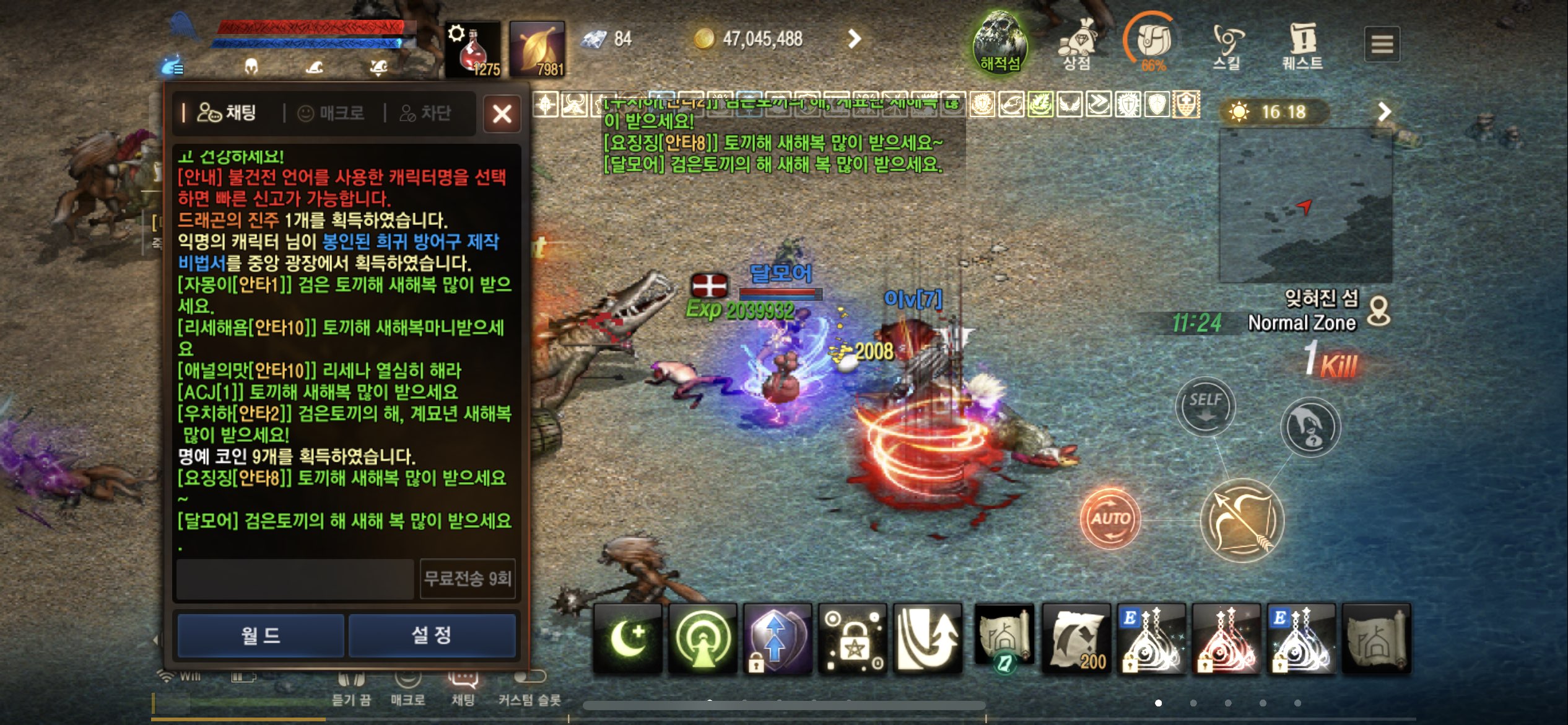Expand currency details via gold arrow chevron
Screen dimensions: 1568x725
click(x=855, y=38)
